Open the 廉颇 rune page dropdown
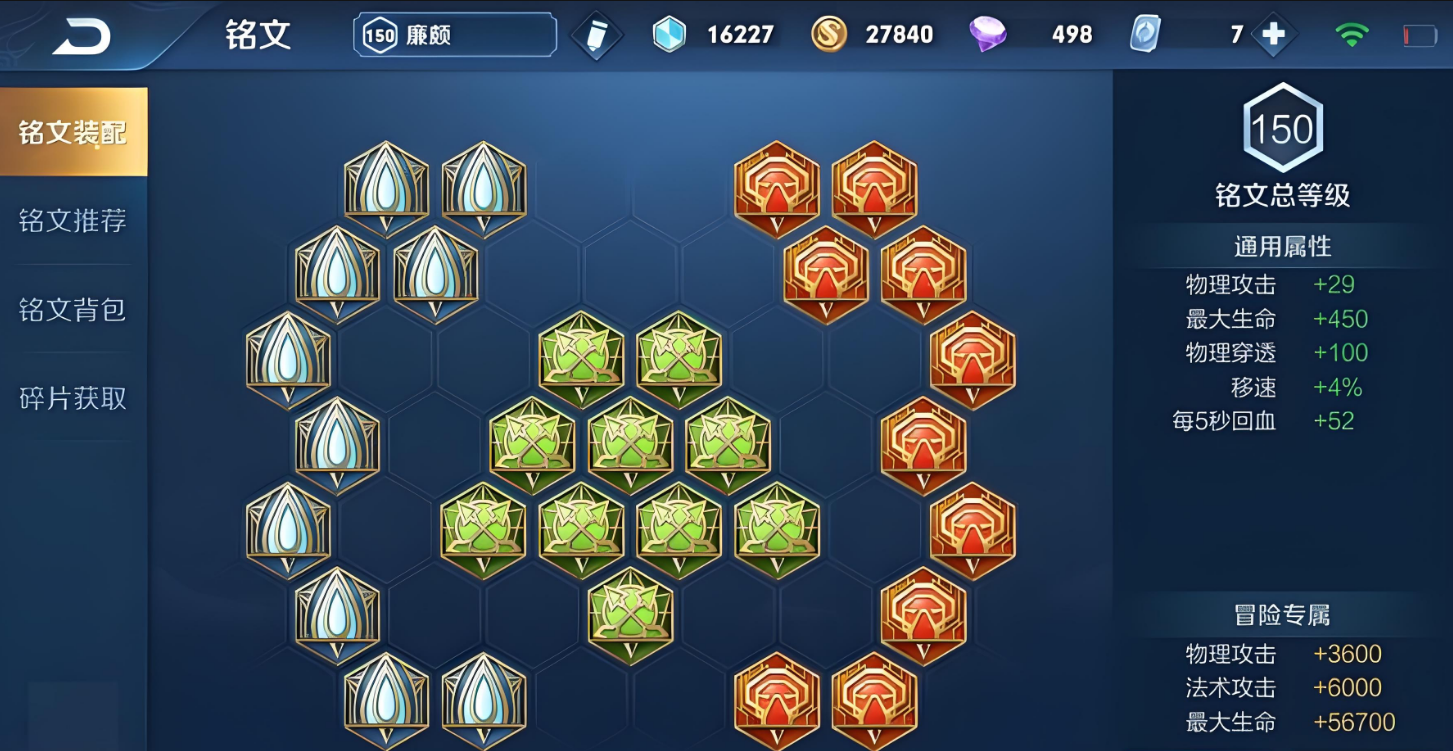The width and height of the screenshot is (1453, 751). pyautogui.click(x=455, y=35)
